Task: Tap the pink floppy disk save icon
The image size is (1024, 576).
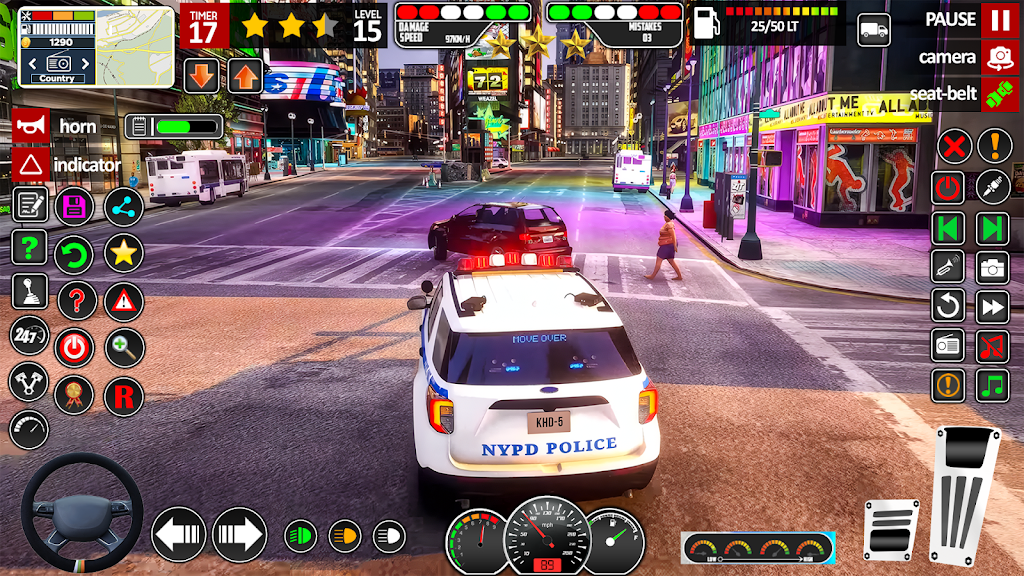Action: [x=76, y=206]
